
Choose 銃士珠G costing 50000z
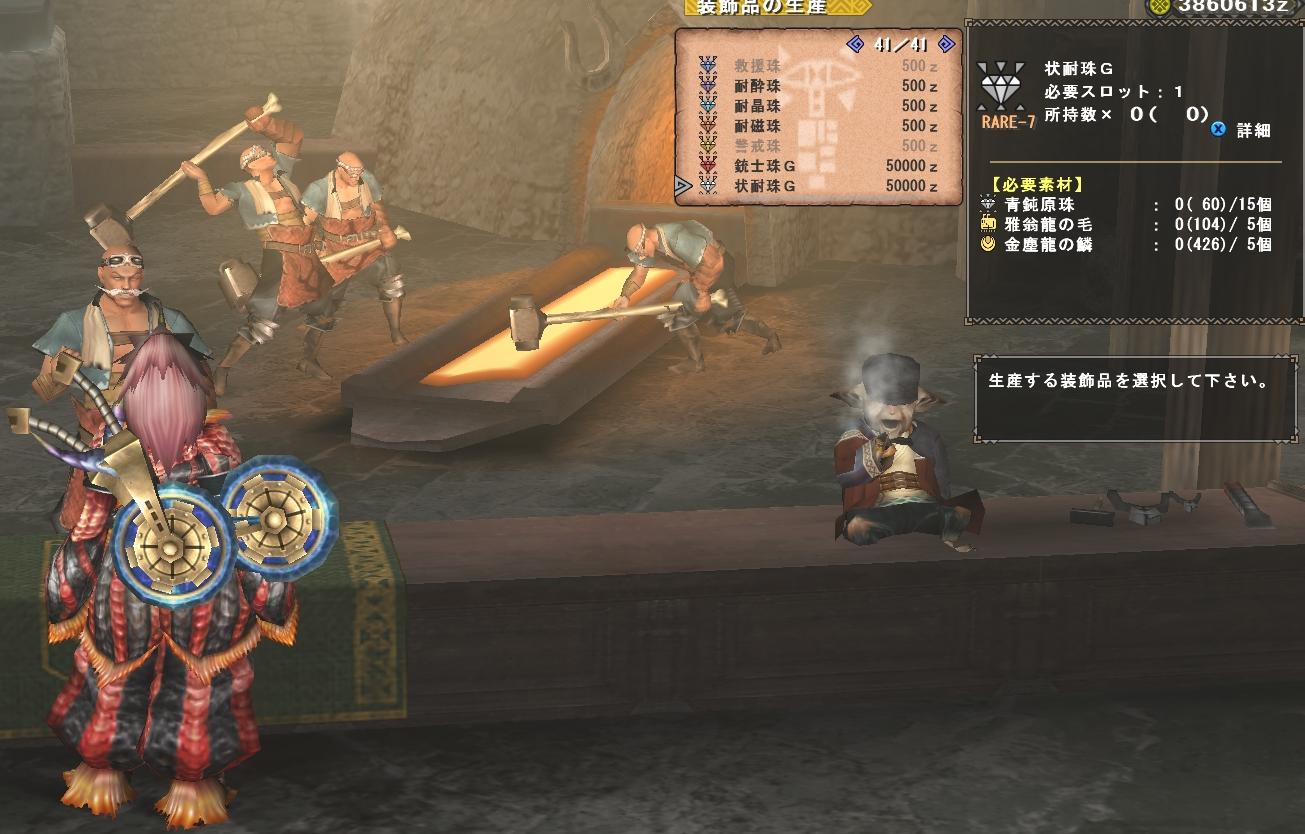point(820,166)
